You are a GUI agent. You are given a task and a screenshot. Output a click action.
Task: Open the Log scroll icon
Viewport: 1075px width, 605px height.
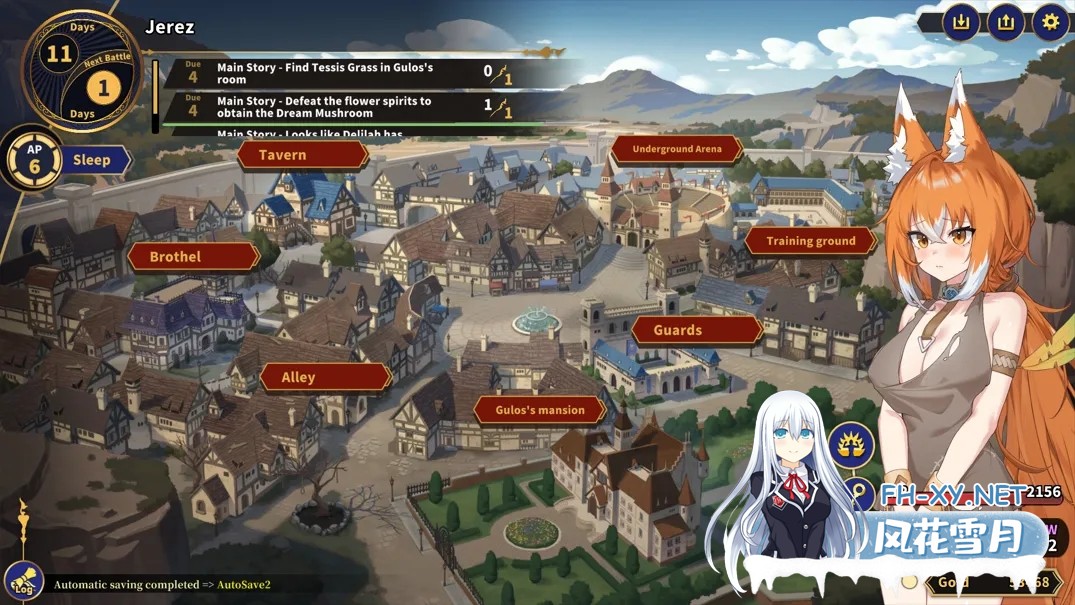pyautogui.click(x=22, y=580)
